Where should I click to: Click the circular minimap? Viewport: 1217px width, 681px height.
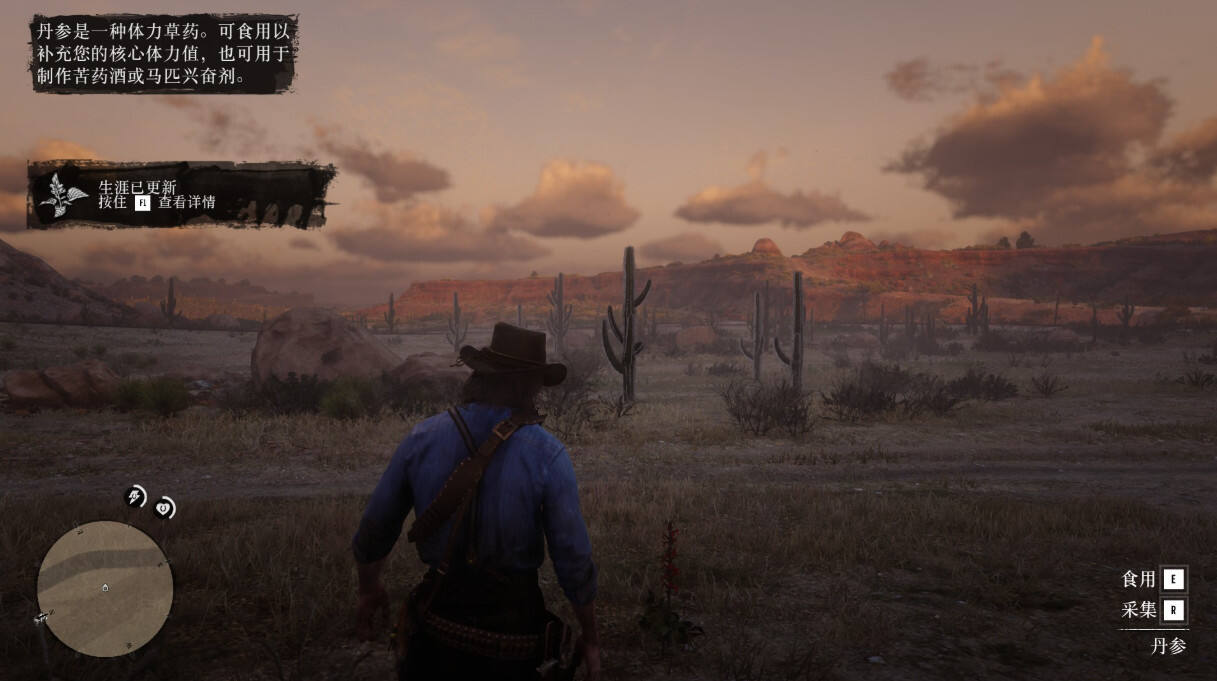[105, 588]
